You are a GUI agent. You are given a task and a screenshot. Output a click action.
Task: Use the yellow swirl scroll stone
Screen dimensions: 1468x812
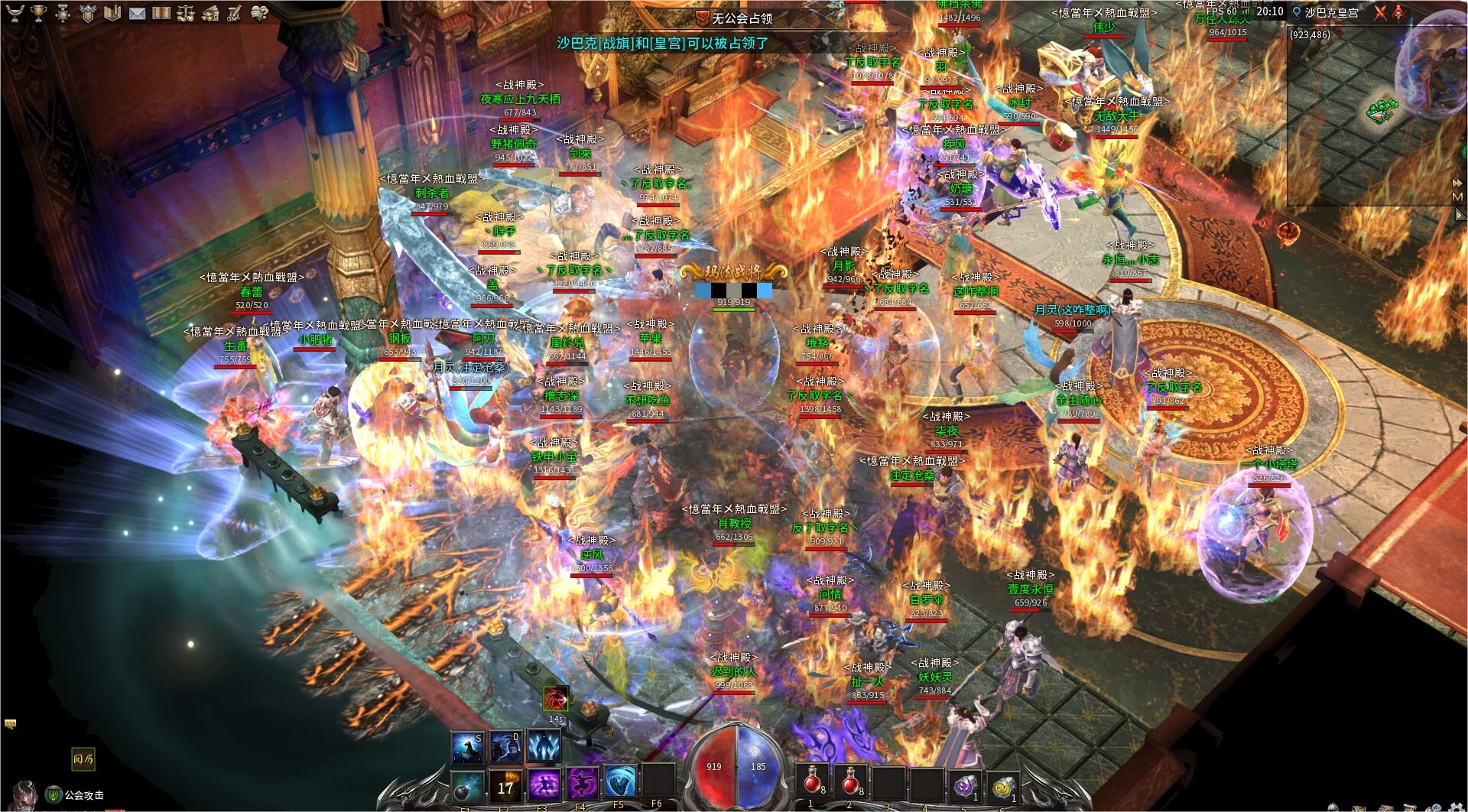coord(1003,784)
